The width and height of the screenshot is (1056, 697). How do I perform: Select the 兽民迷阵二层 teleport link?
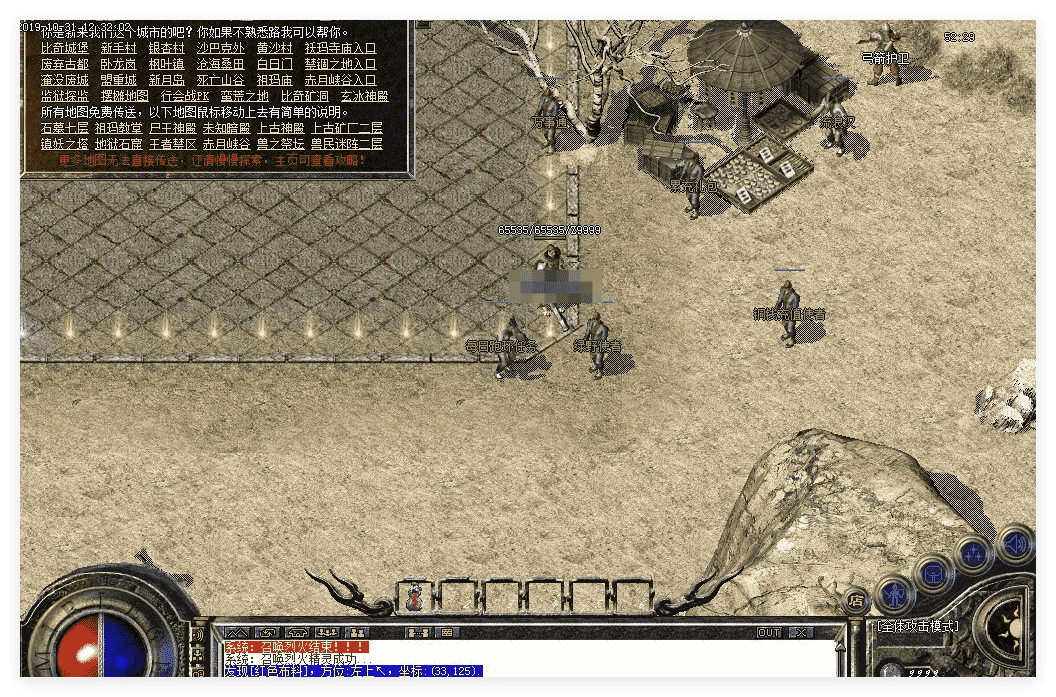346,144
